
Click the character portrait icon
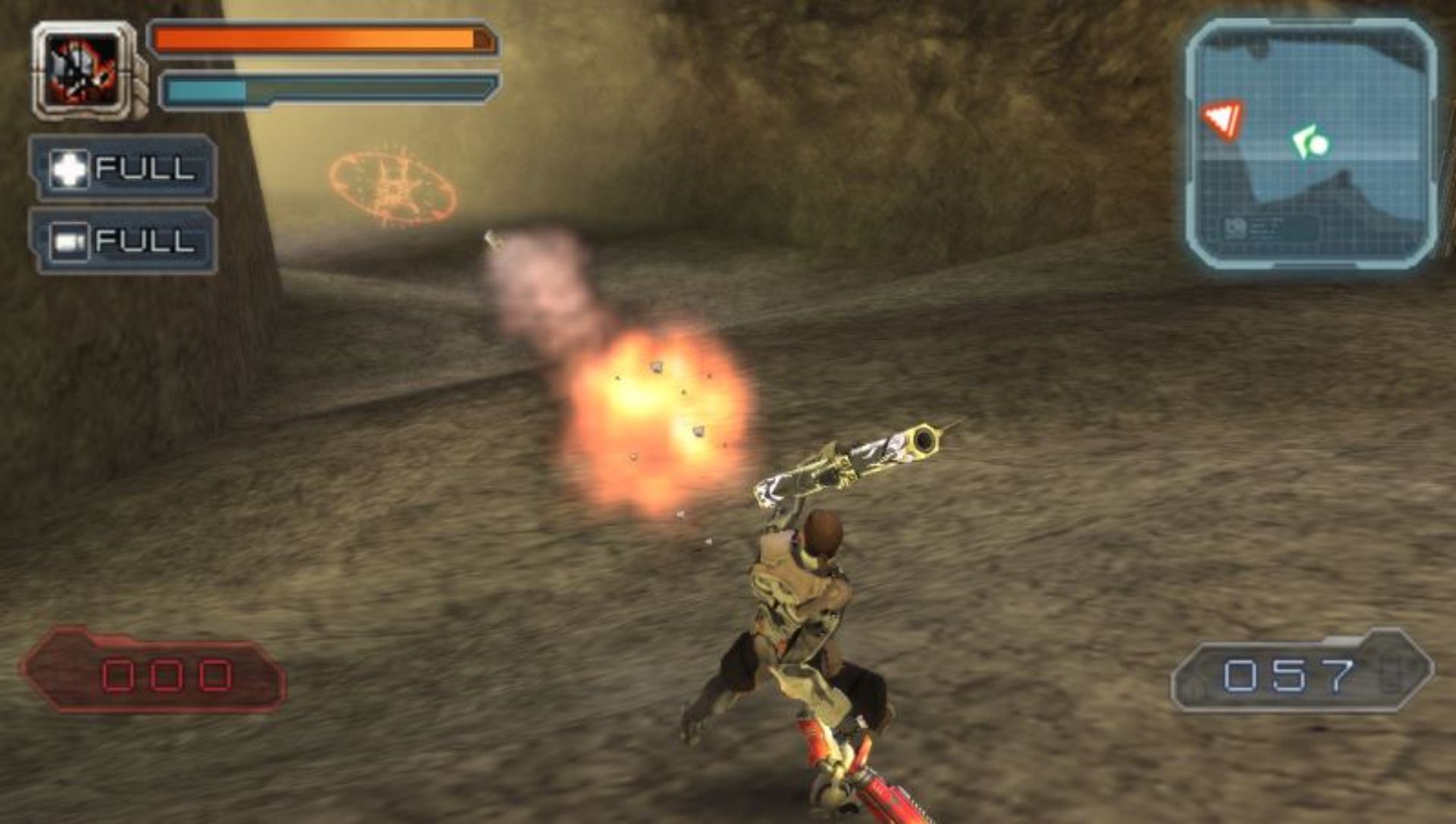(83, 70)
